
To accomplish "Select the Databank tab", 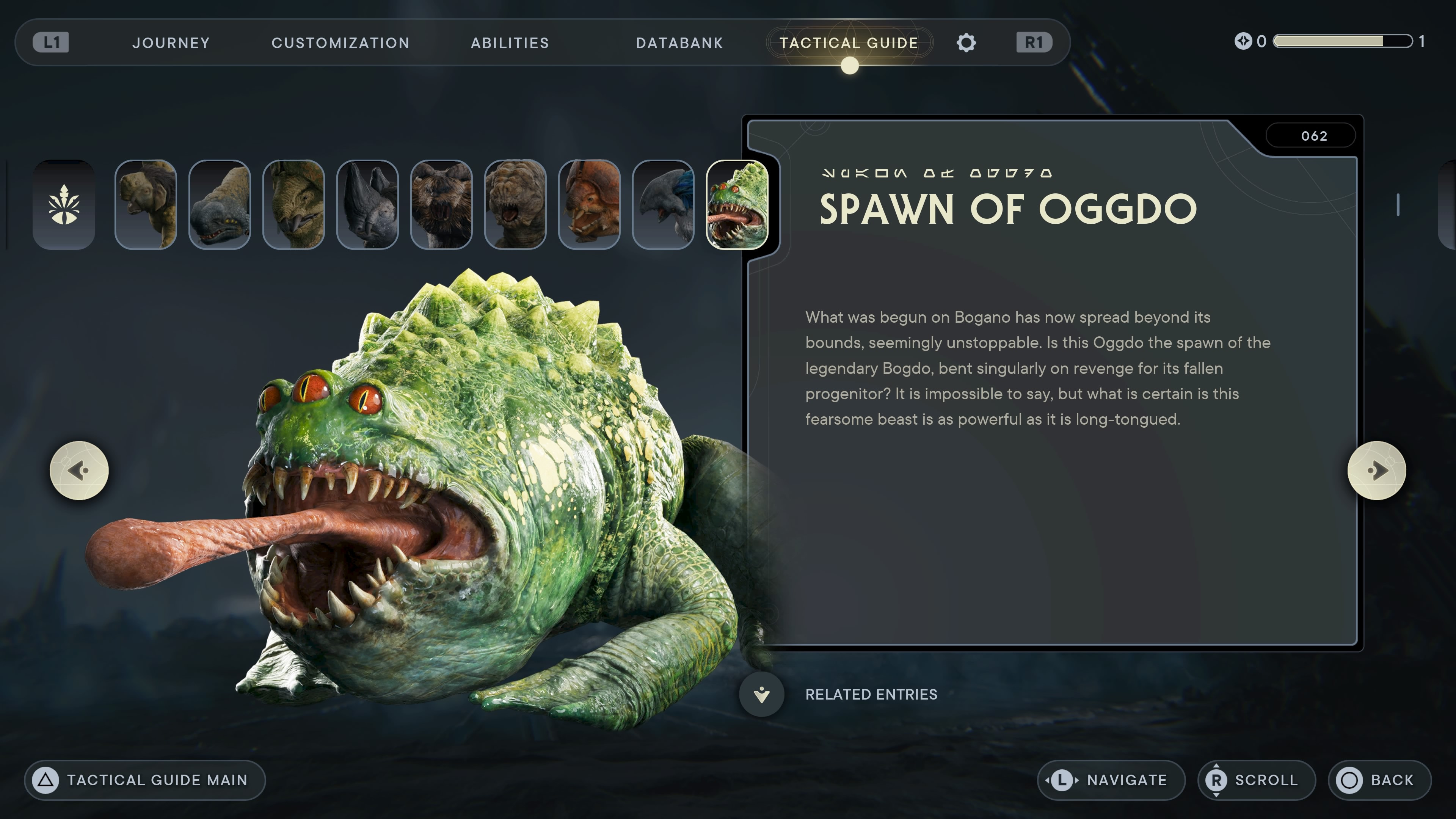I will click(679, 43).
